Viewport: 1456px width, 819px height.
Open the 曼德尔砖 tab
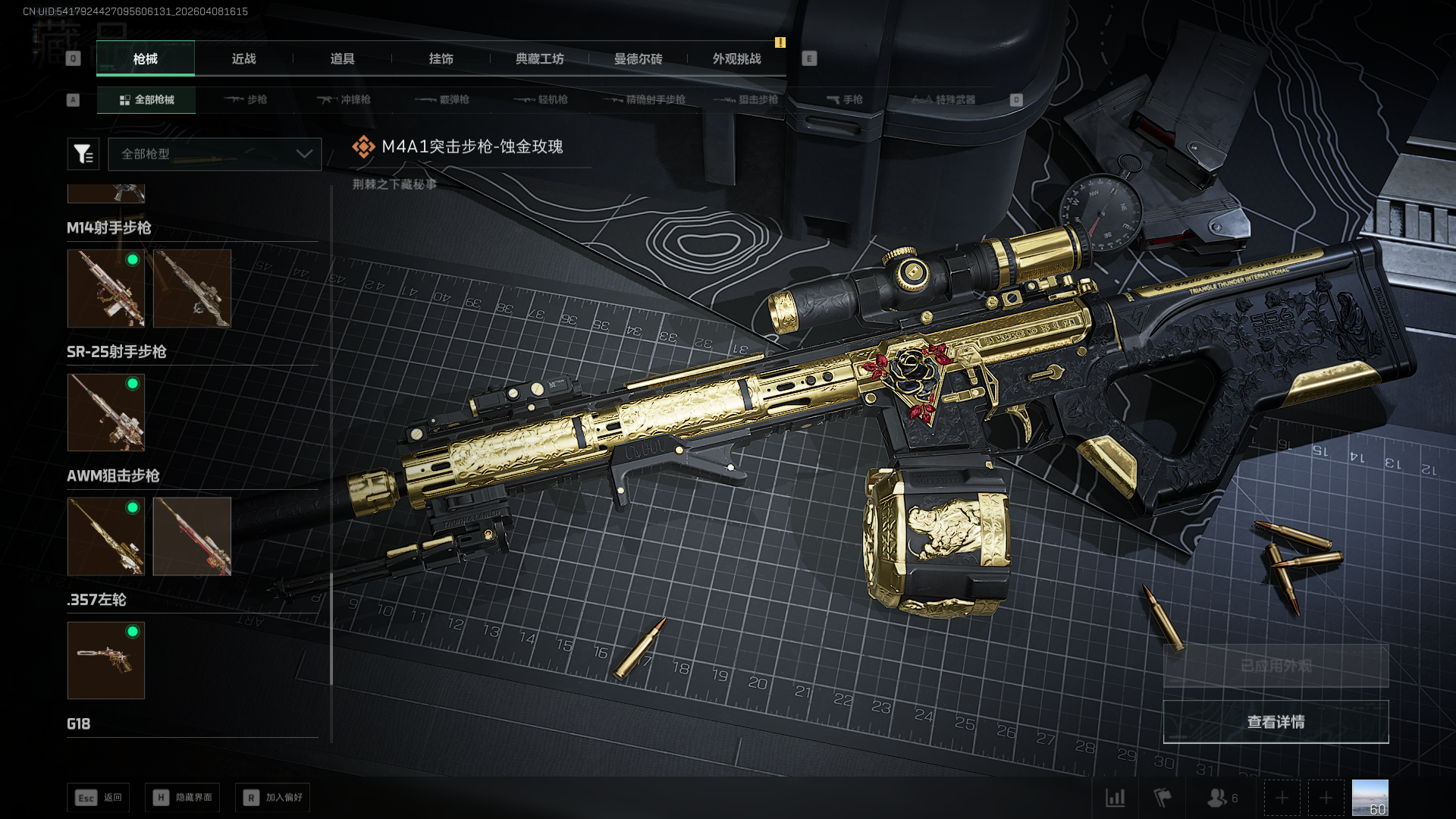638,59
